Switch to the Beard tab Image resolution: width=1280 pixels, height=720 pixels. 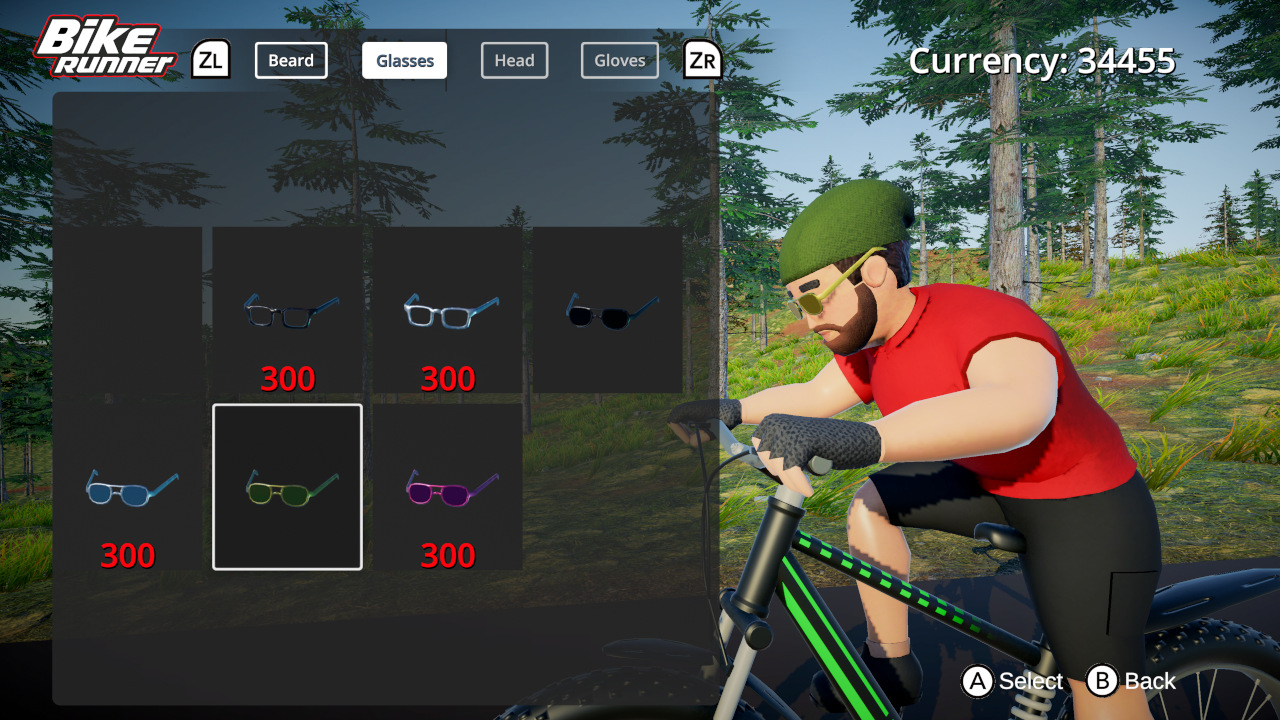tap(291, 60)
